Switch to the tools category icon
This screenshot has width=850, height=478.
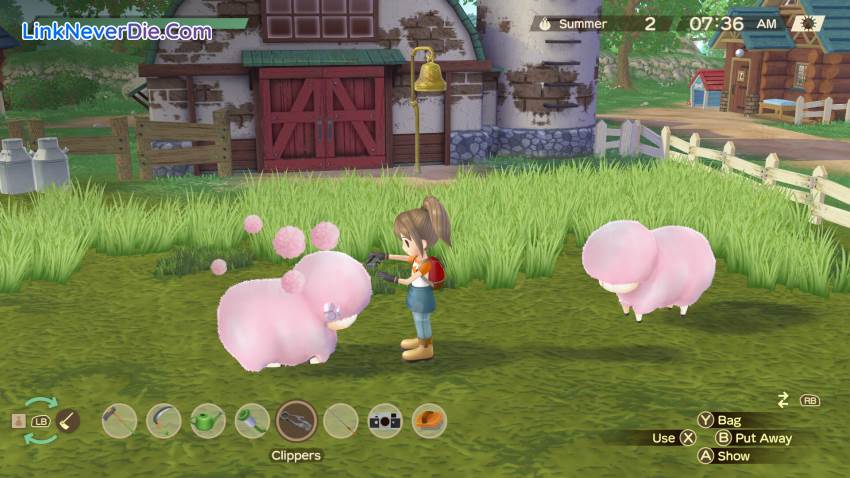(x=68, y=421)
